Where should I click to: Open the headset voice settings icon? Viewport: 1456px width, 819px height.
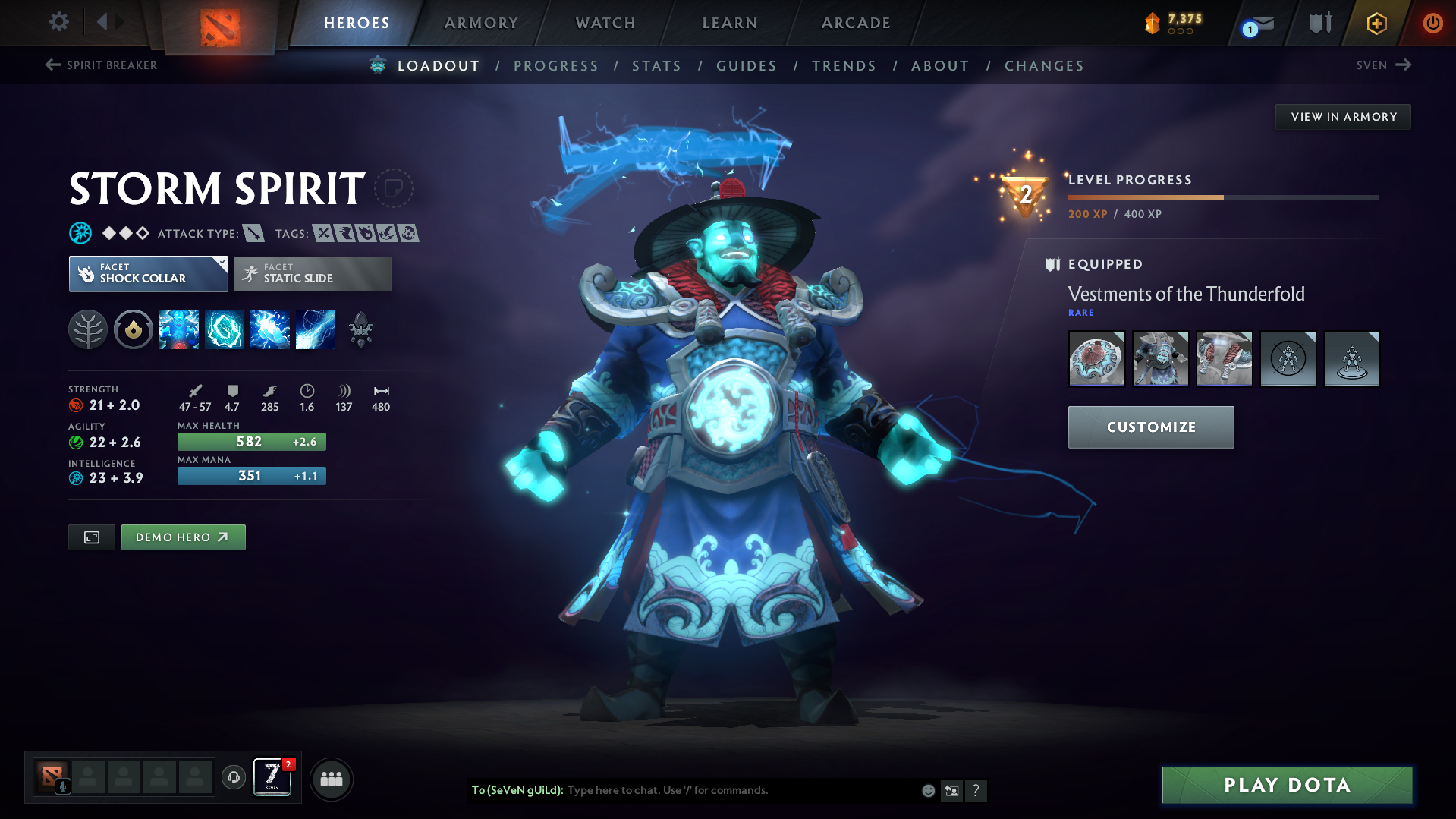(233, 778)
